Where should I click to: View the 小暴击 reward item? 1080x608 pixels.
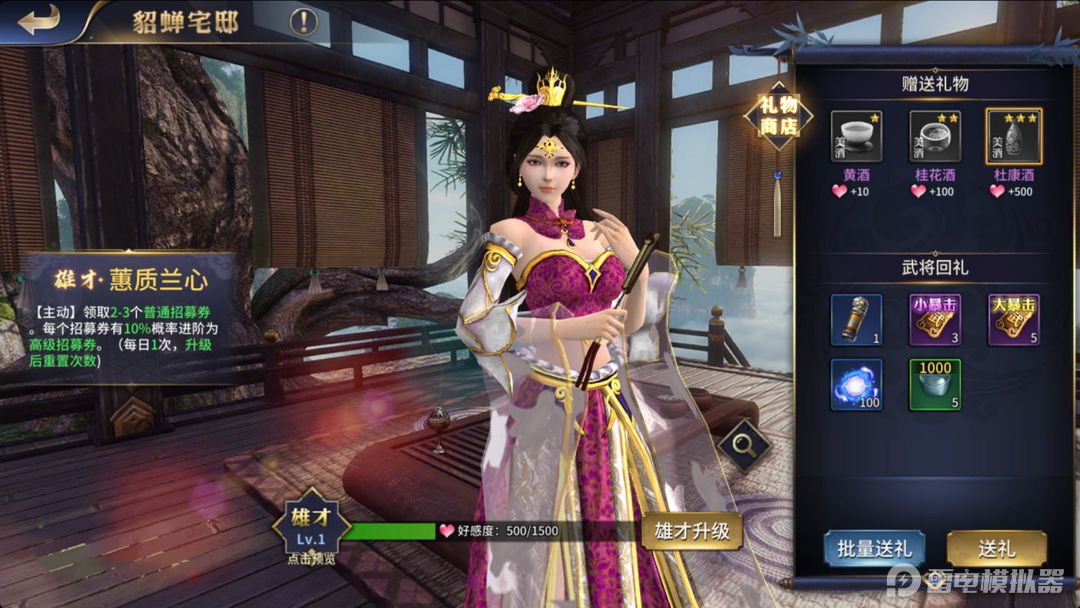[935, 320]
